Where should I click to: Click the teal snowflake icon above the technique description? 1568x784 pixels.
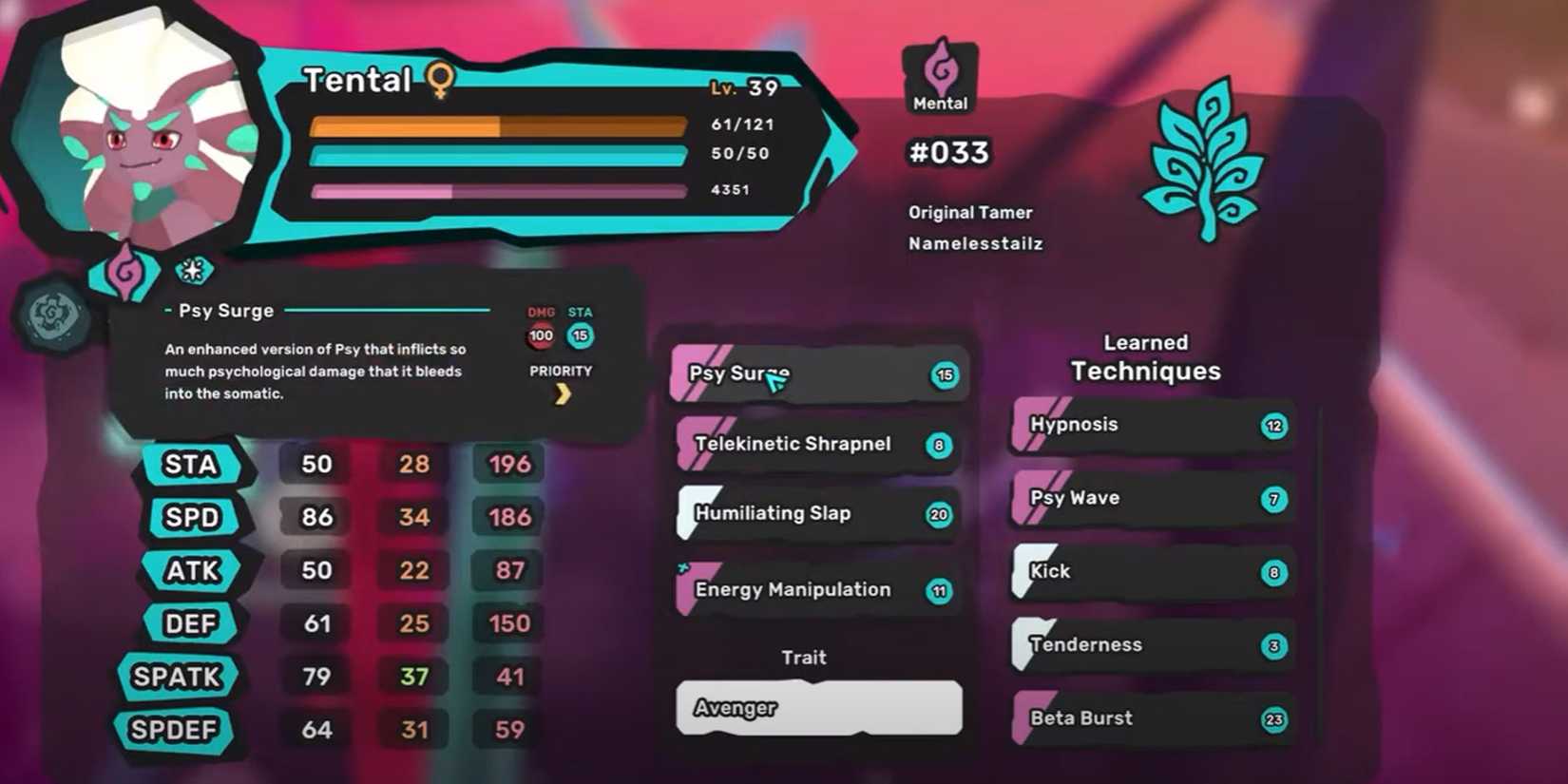point(195,270)
